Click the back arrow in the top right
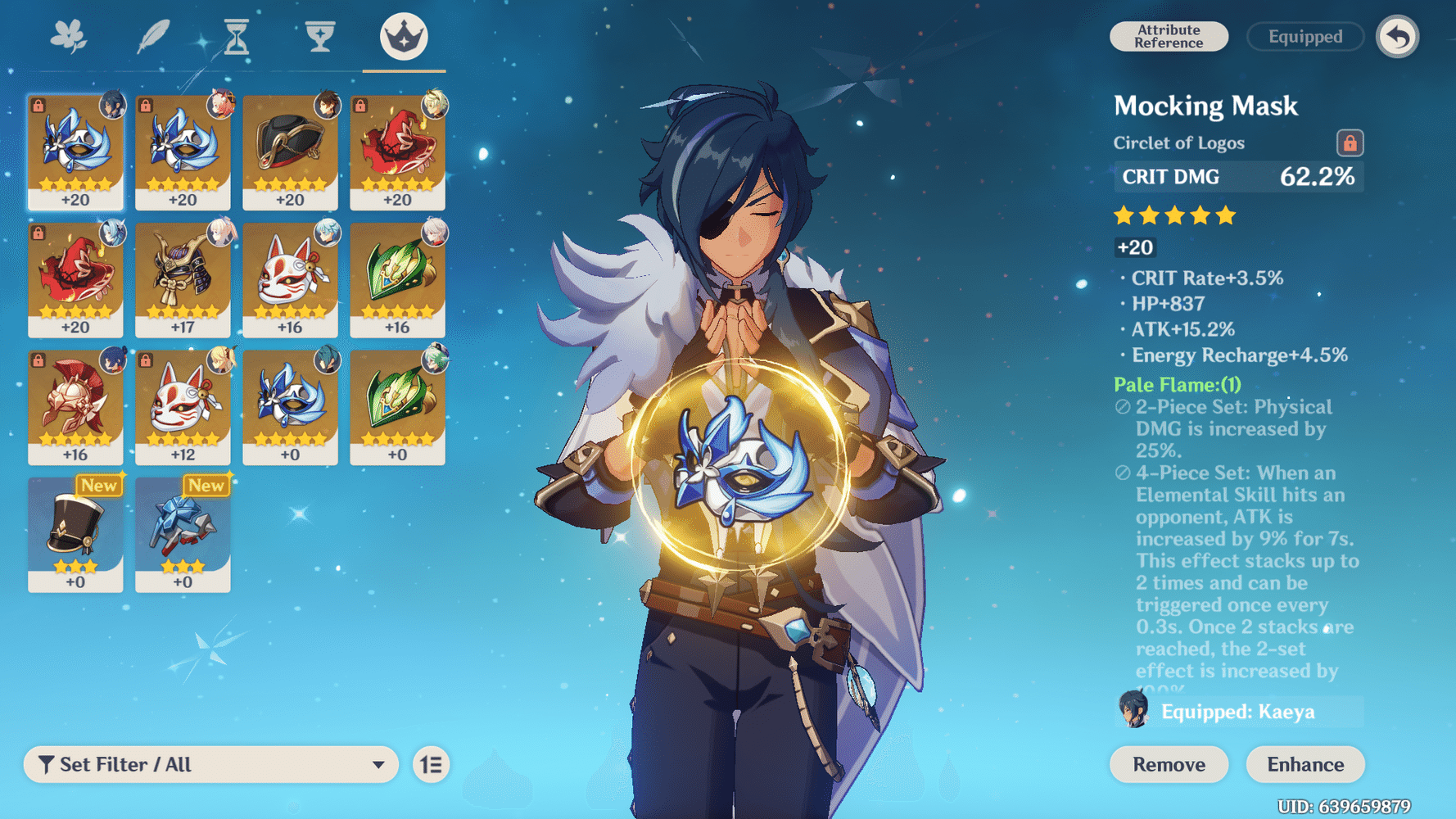Screen dimensions: 1456x819 coord(1398,35)
